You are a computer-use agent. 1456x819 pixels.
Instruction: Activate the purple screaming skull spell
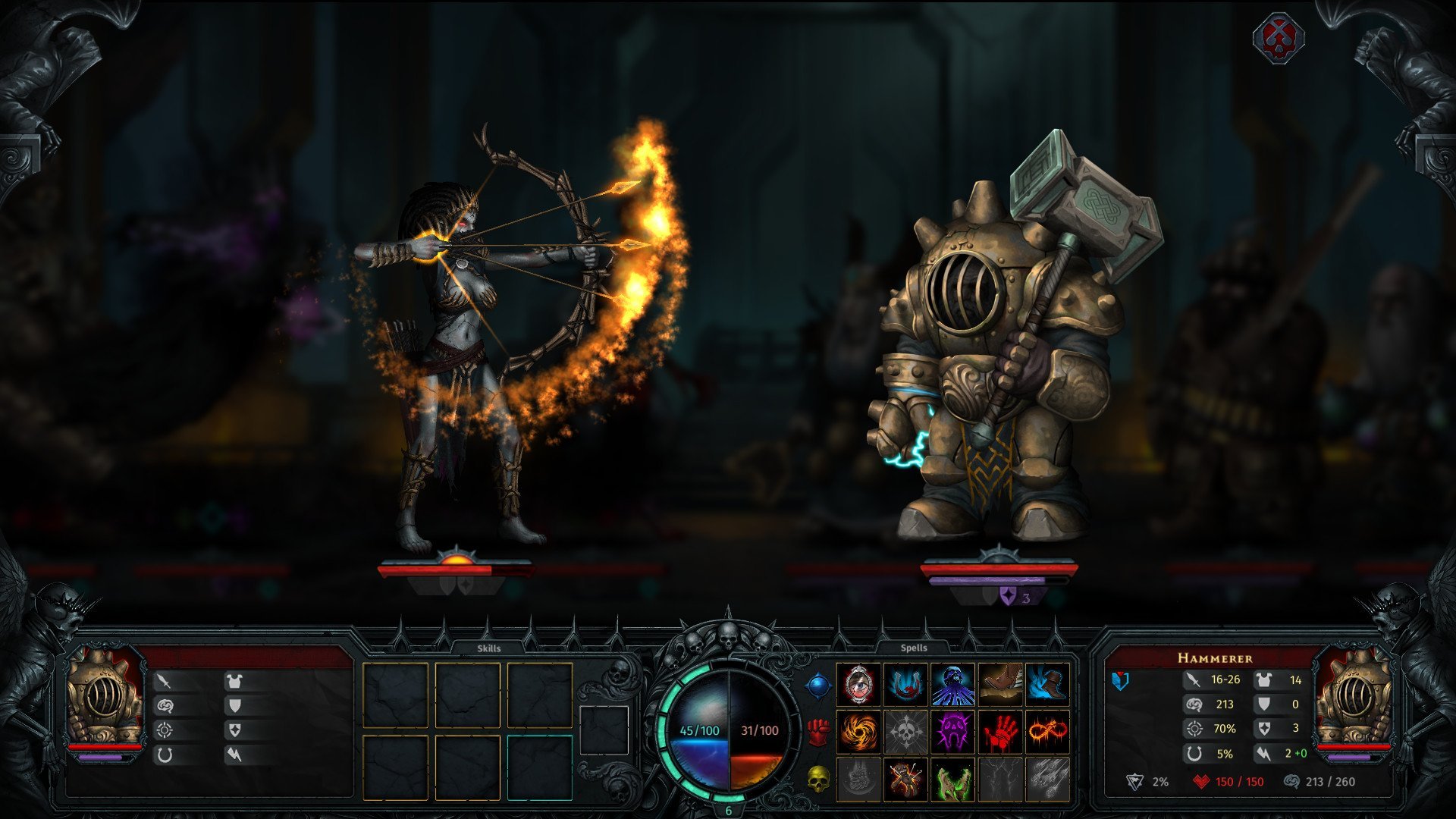952,732
